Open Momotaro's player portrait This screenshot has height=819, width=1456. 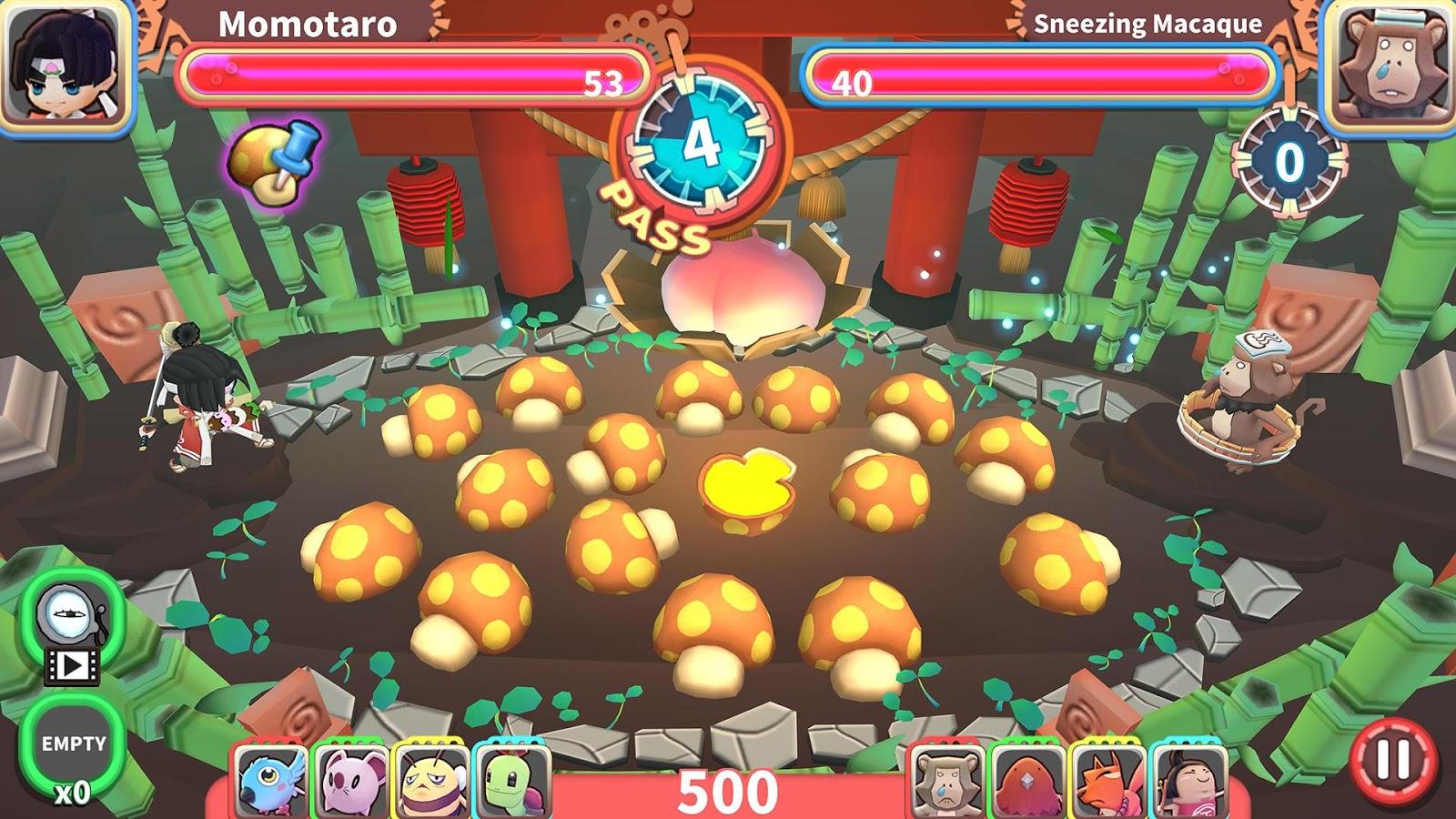point(64,66)
